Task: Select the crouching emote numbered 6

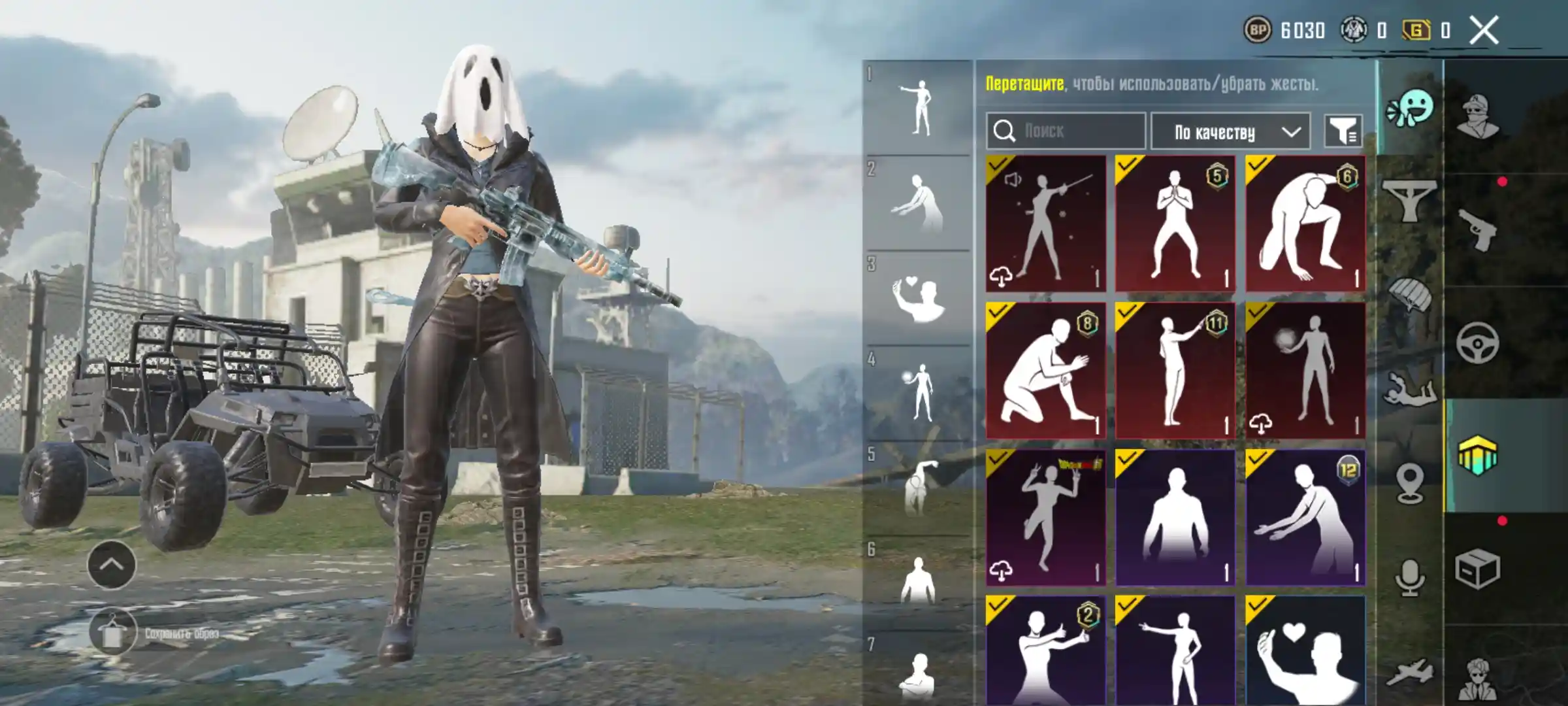Action: [1305, 224]
